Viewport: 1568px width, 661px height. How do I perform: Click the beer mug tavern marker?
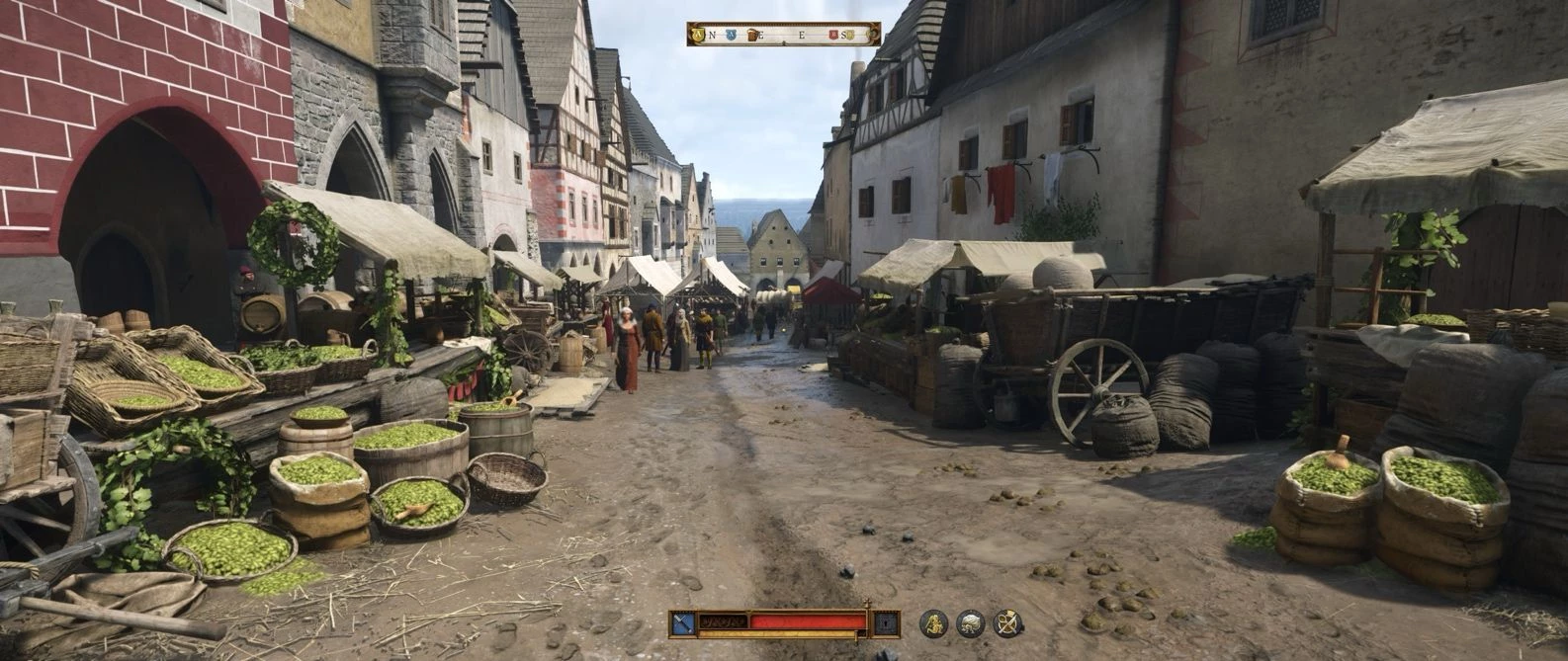point(751,35)
